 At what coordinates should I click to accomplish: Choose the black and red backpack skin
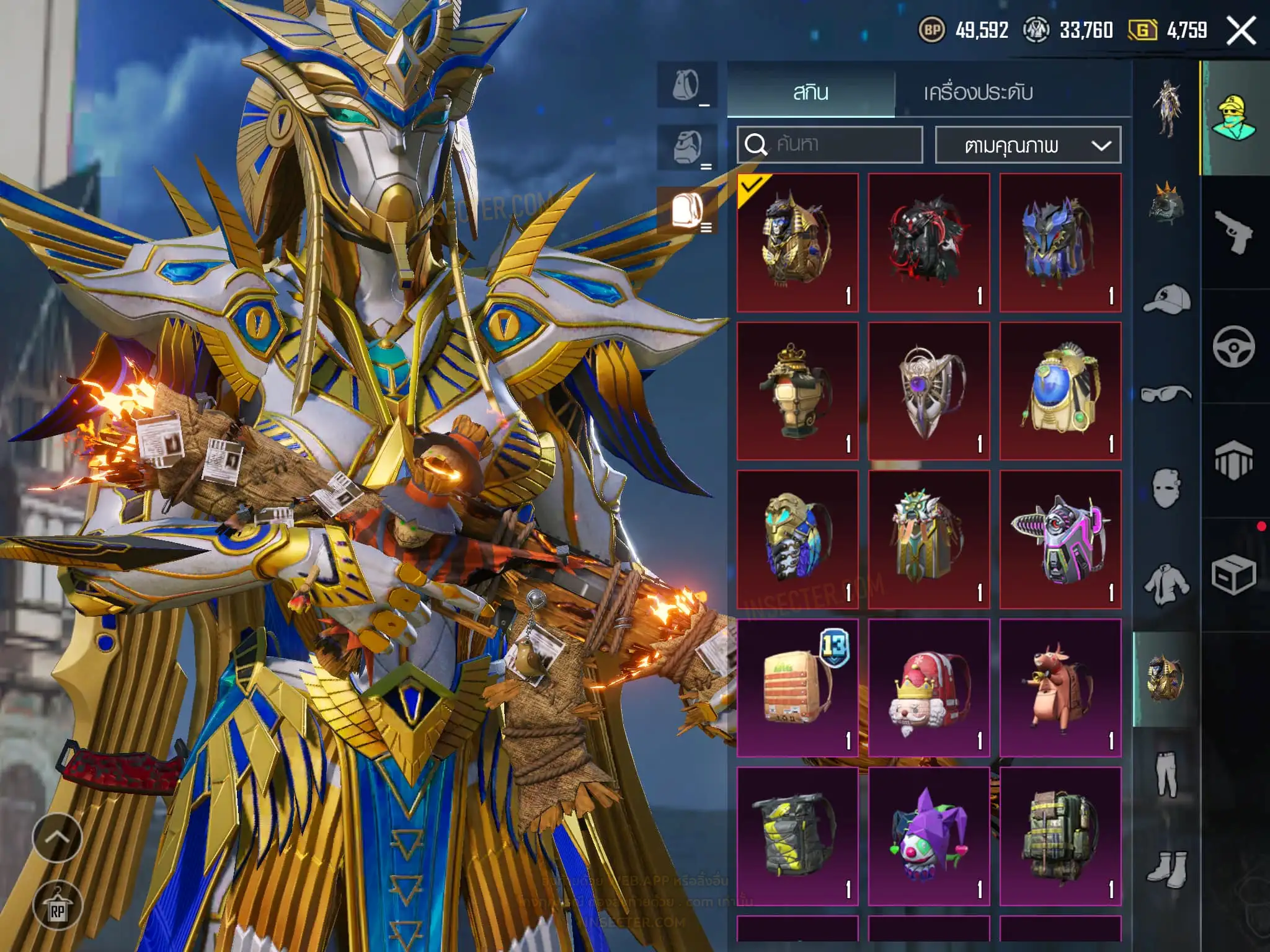pos(928,242)
